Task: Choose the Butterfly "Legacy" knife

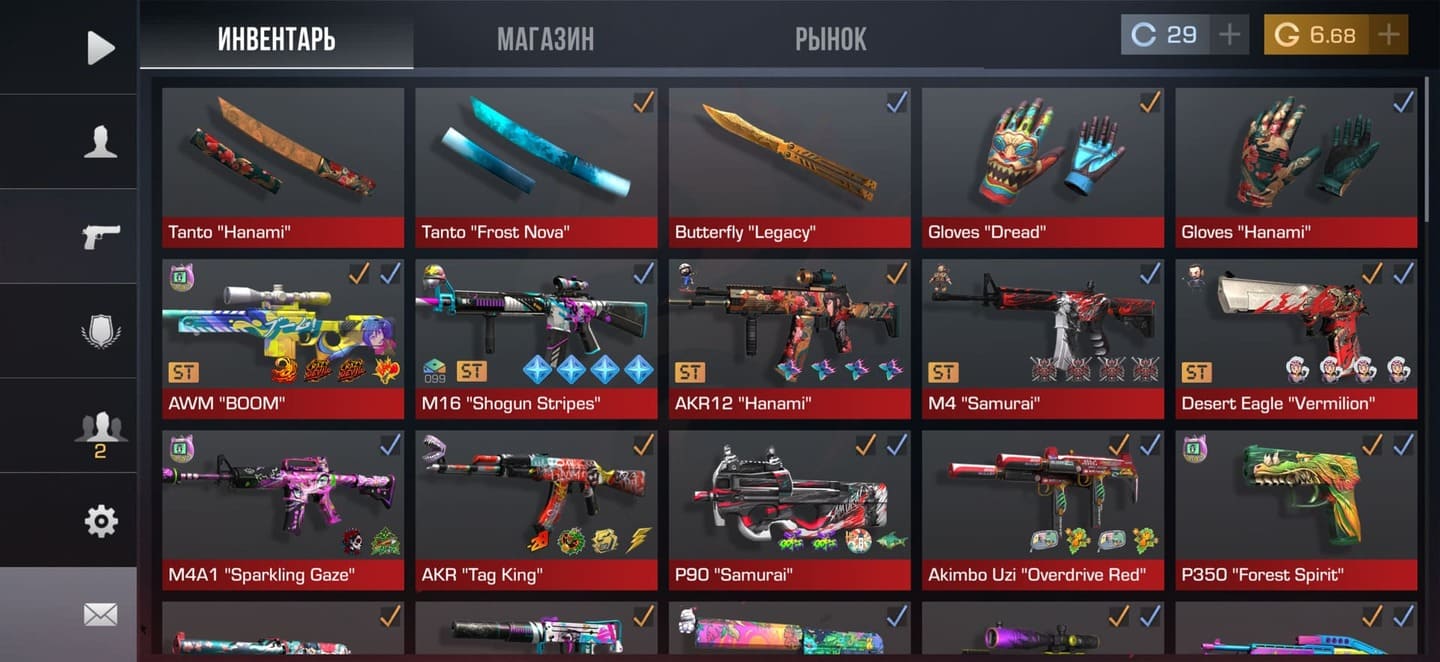Action: click(790, 167)
